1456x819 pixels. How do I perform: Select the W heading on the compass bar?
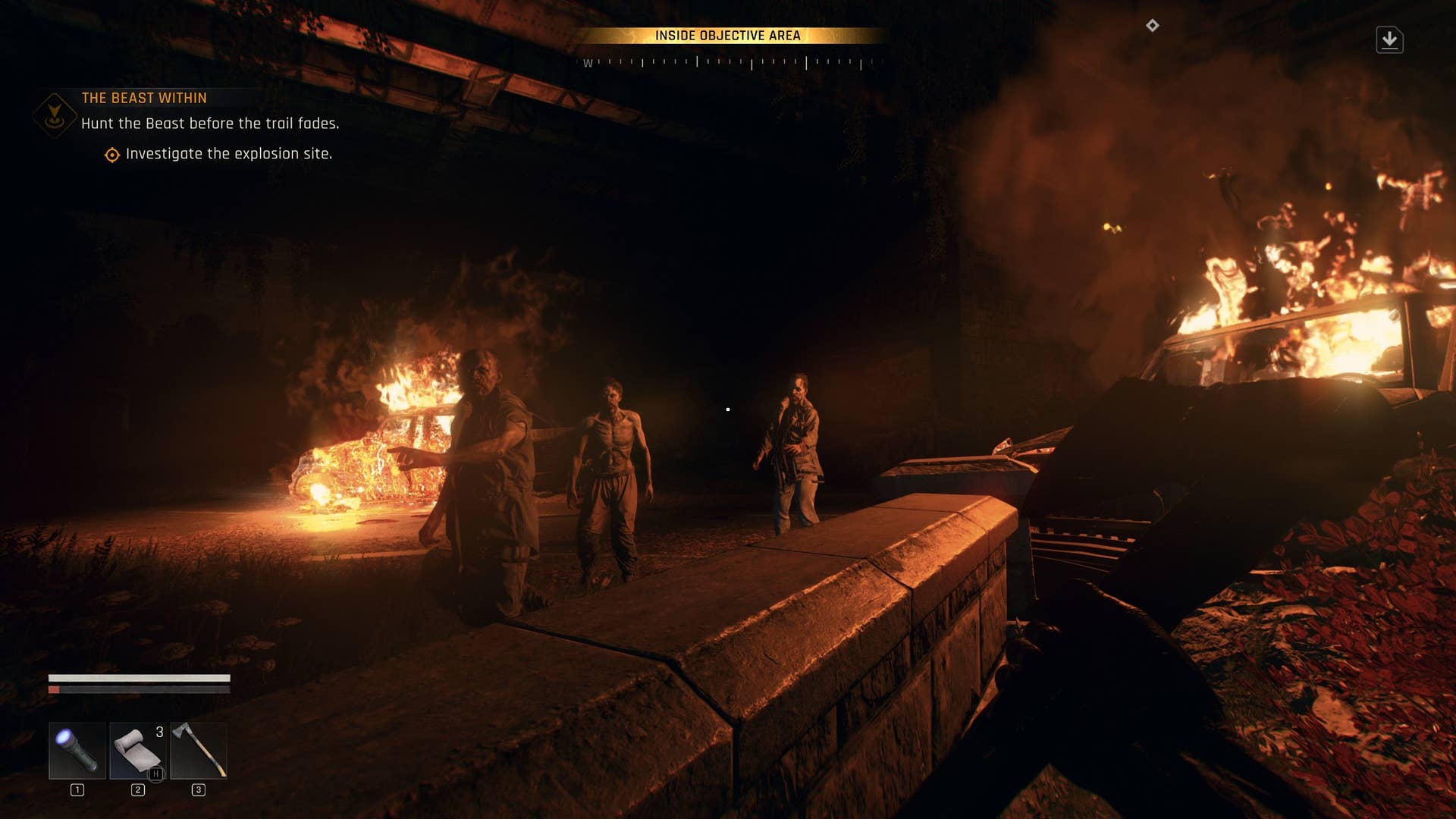(588, 64)
